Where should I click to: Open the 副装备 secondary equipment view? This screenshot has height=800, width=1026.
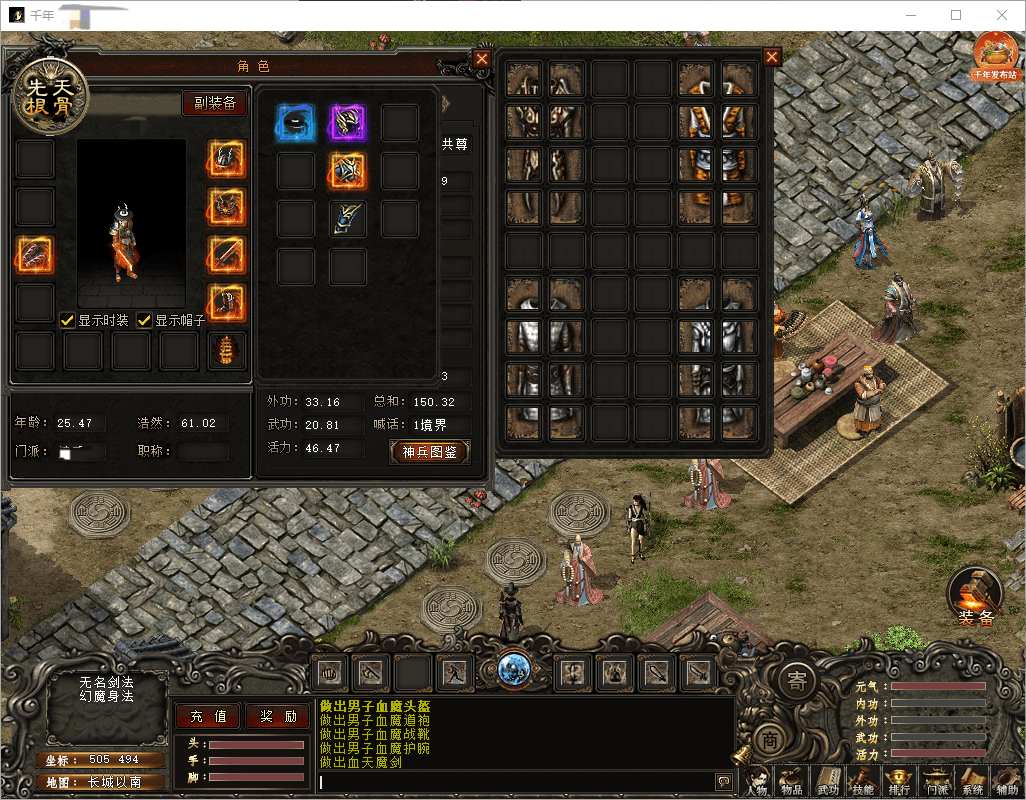coord(214,103)
